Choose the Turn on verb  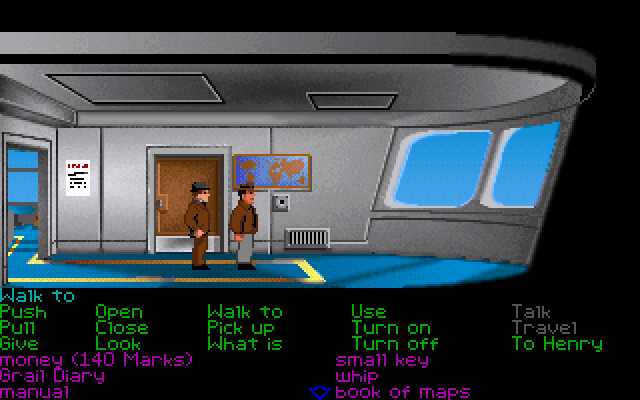click(x=390, y=328)
